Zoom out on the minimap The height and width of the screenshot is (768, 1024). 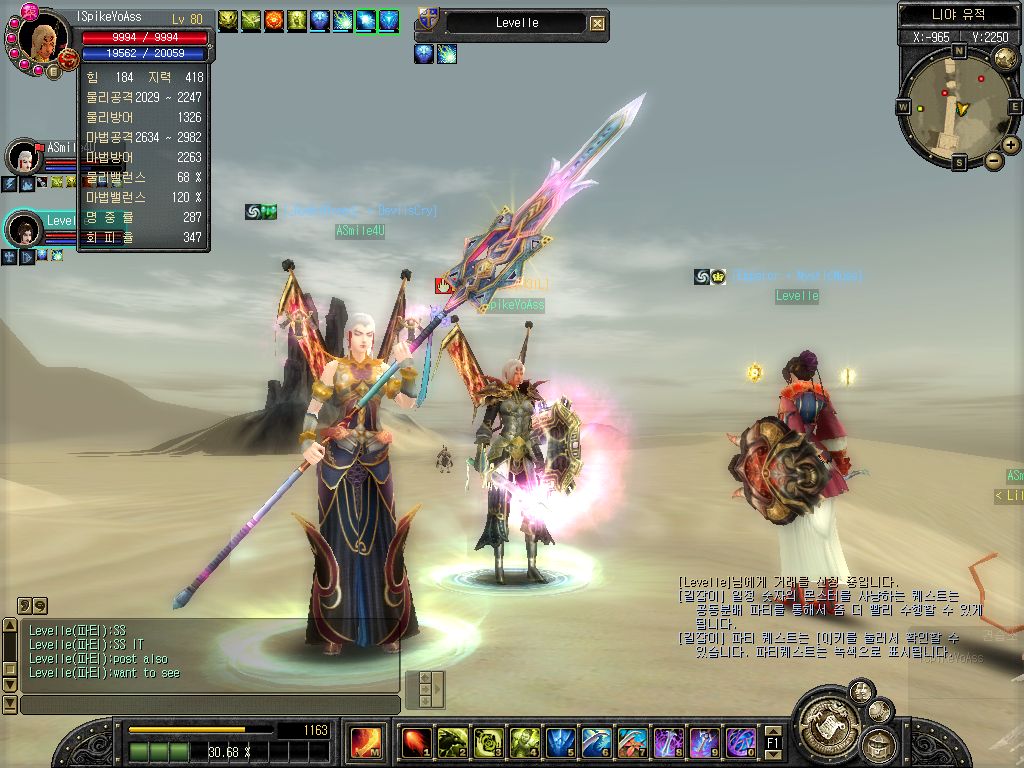pyautogui.click(x=994, y=160)
